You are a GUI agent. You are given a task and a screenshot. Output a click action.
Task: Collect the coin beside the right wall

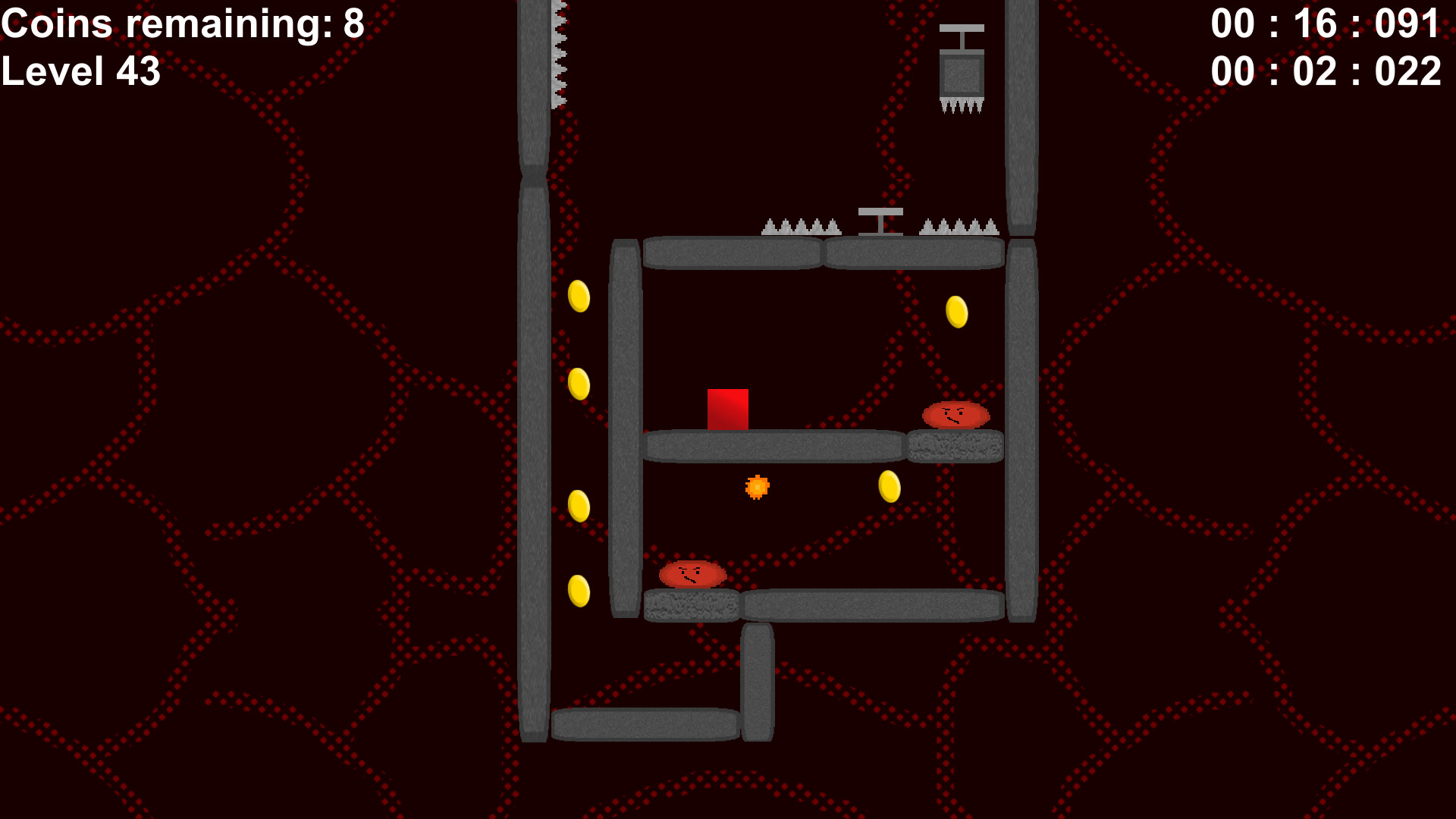pyautogui.click(x=956, y=312)
